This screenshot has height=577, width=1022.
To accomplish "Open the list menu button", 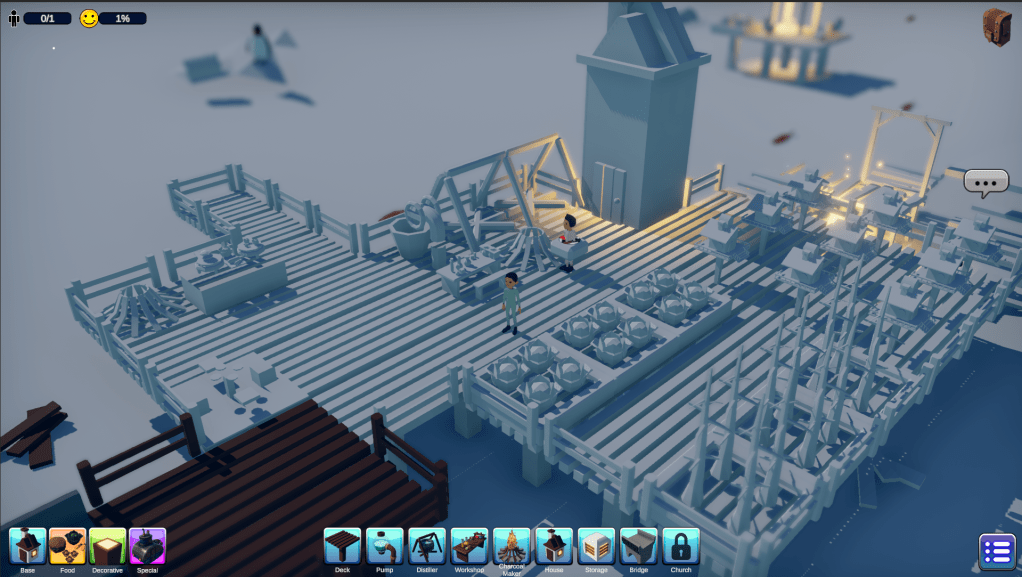I will pos(997,551).
